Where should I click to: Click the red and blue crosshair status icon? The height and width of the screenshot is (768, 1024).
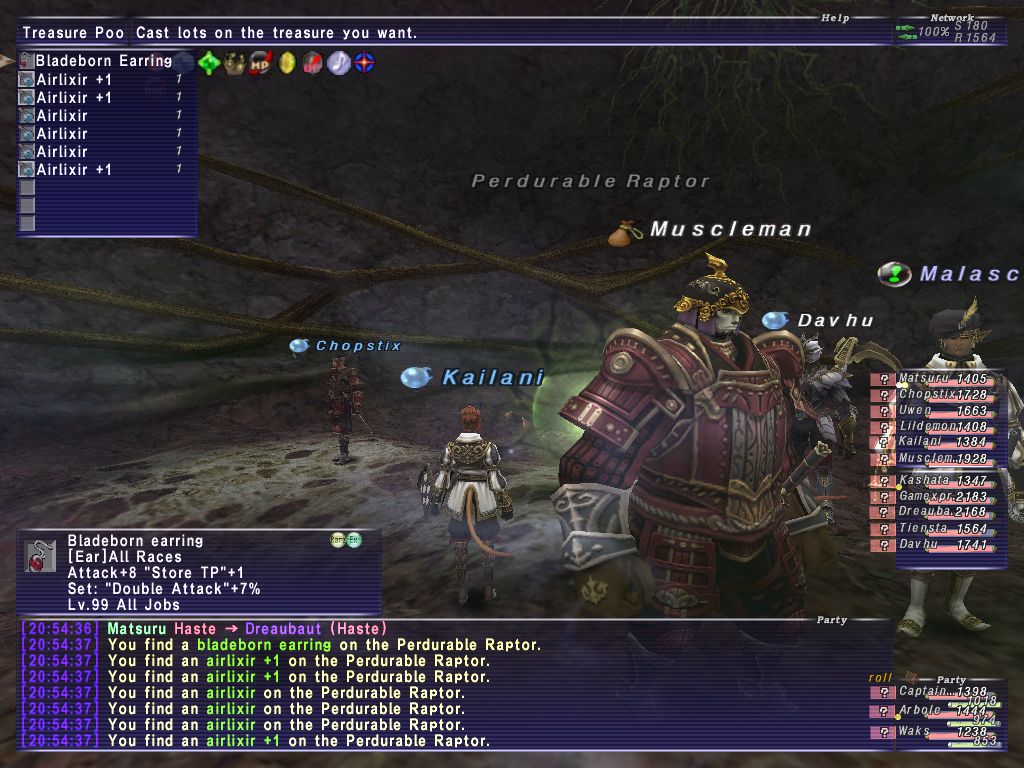pos(365,63)
